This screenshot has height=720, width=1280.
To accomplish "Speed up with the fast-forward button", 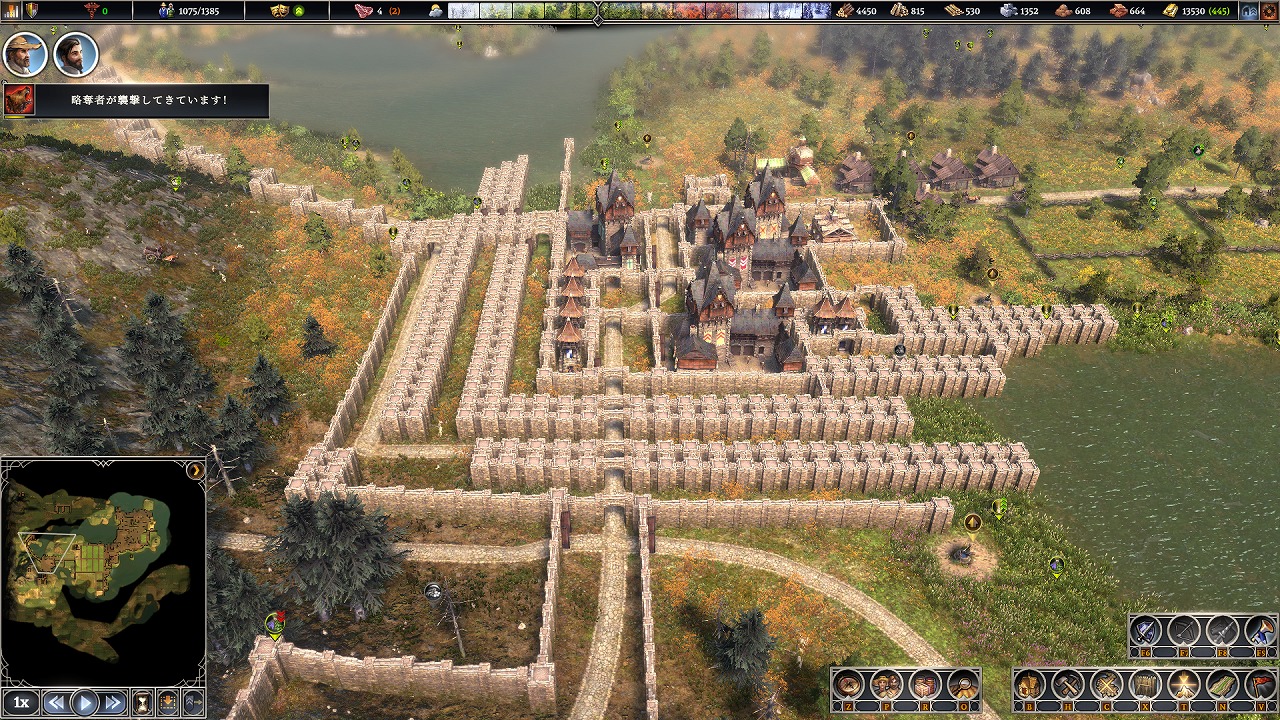I will pos(113,702).
